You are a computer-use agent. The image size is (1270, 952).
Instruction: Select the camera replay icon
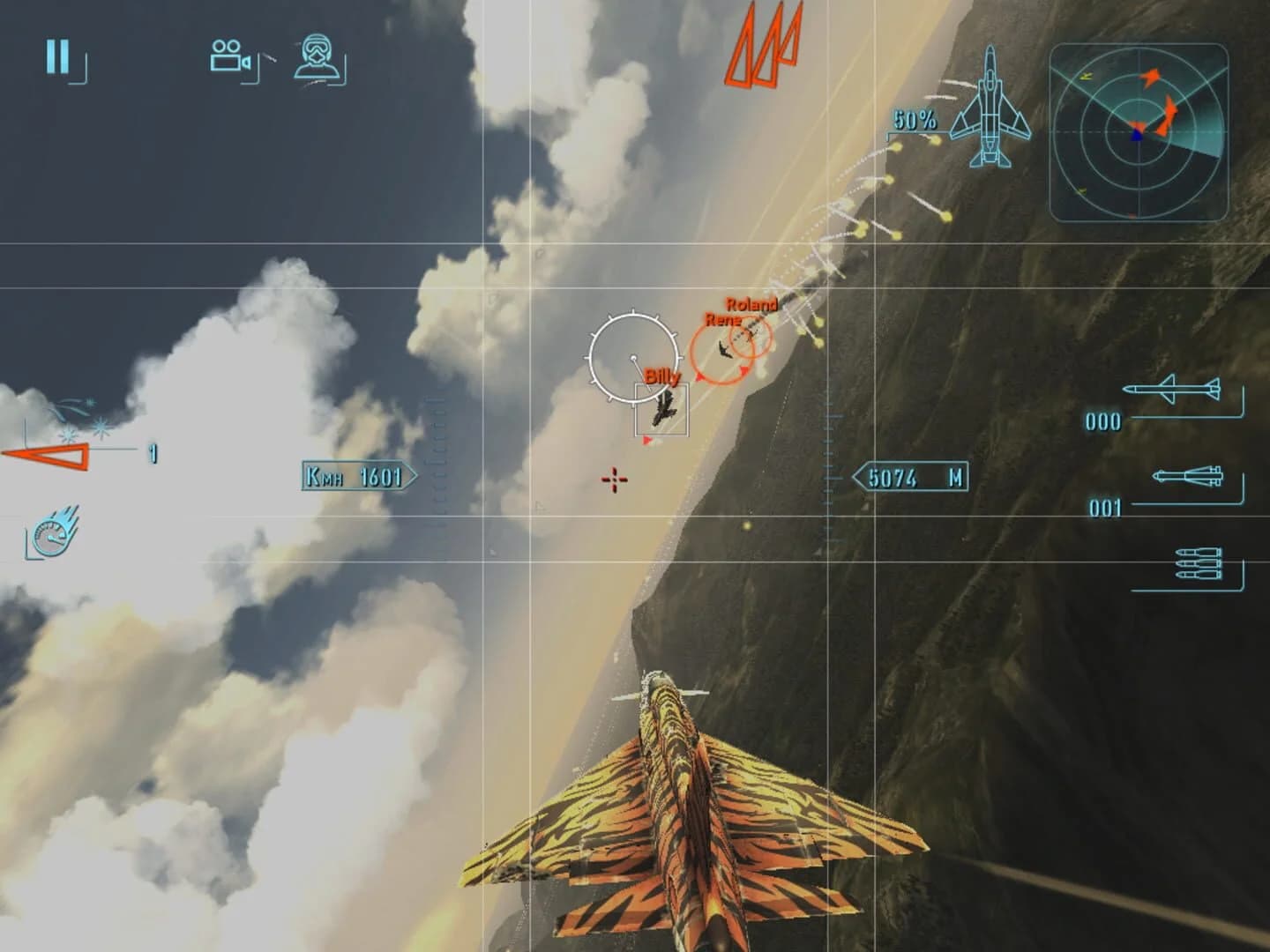coord(228,56)
